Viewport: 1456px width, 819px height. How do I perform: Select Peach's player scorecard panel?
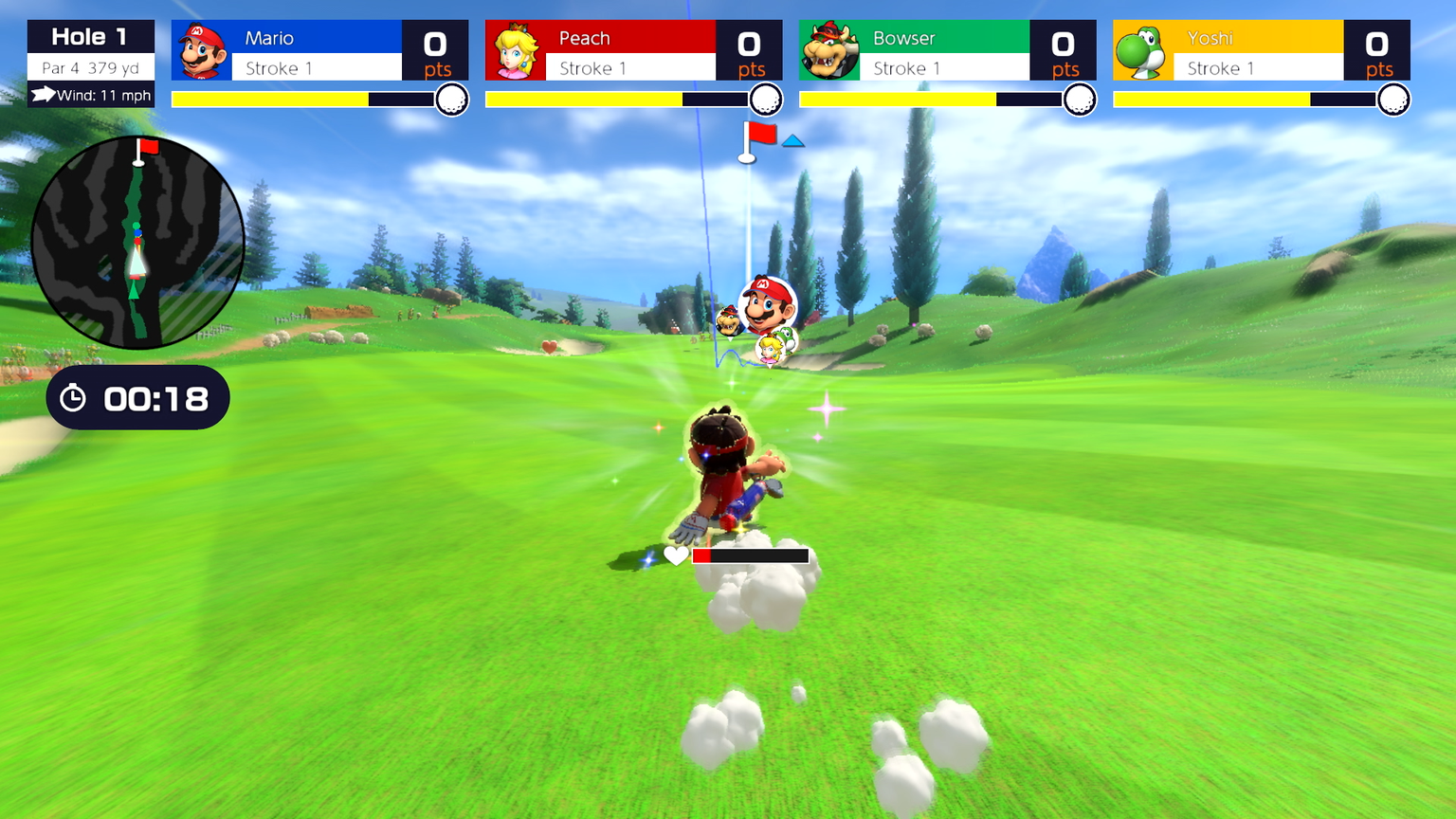[x=633, y=51]
